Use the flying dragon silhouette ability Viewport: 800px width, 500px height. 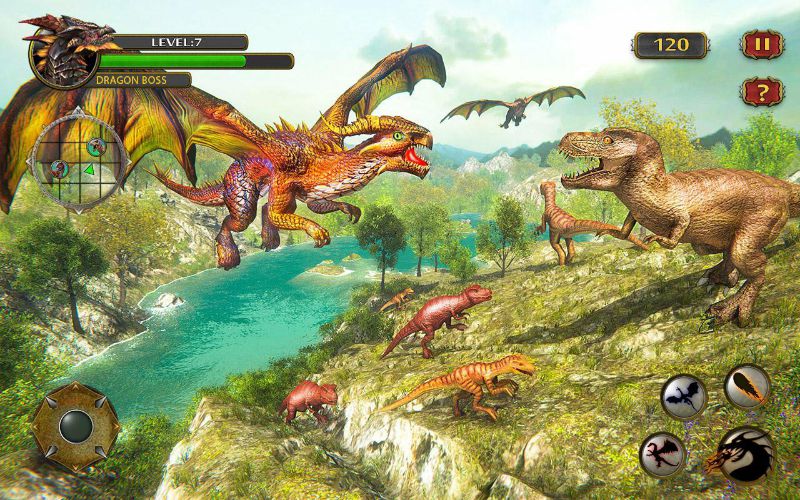click(x=684, y=396)
